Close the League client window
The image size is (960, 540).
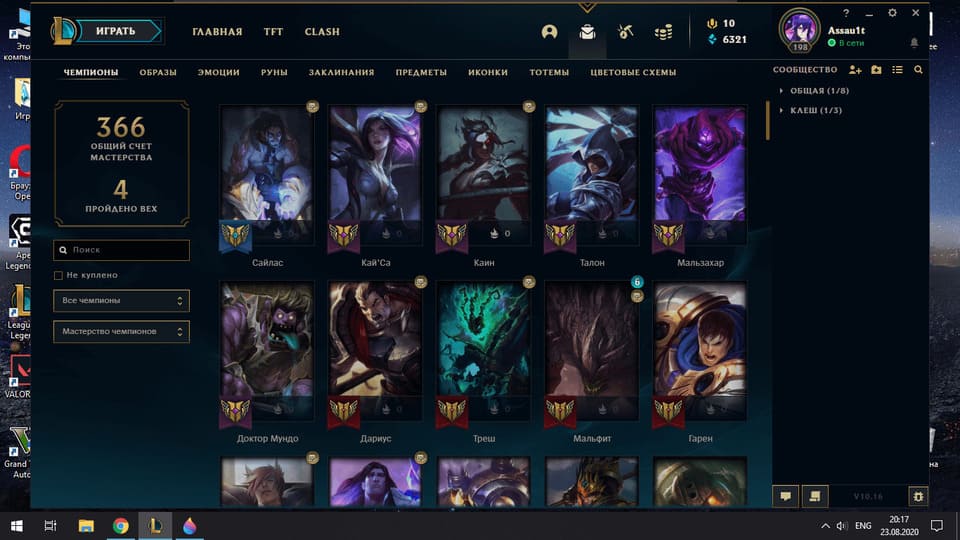tap(916, 13)
